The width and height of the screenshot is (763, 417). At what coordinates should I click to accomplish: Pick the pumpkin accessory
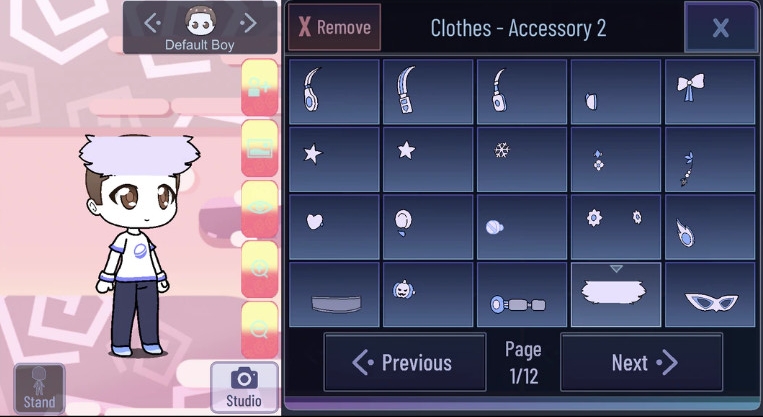pyautogui.click(x=428, y=294)
